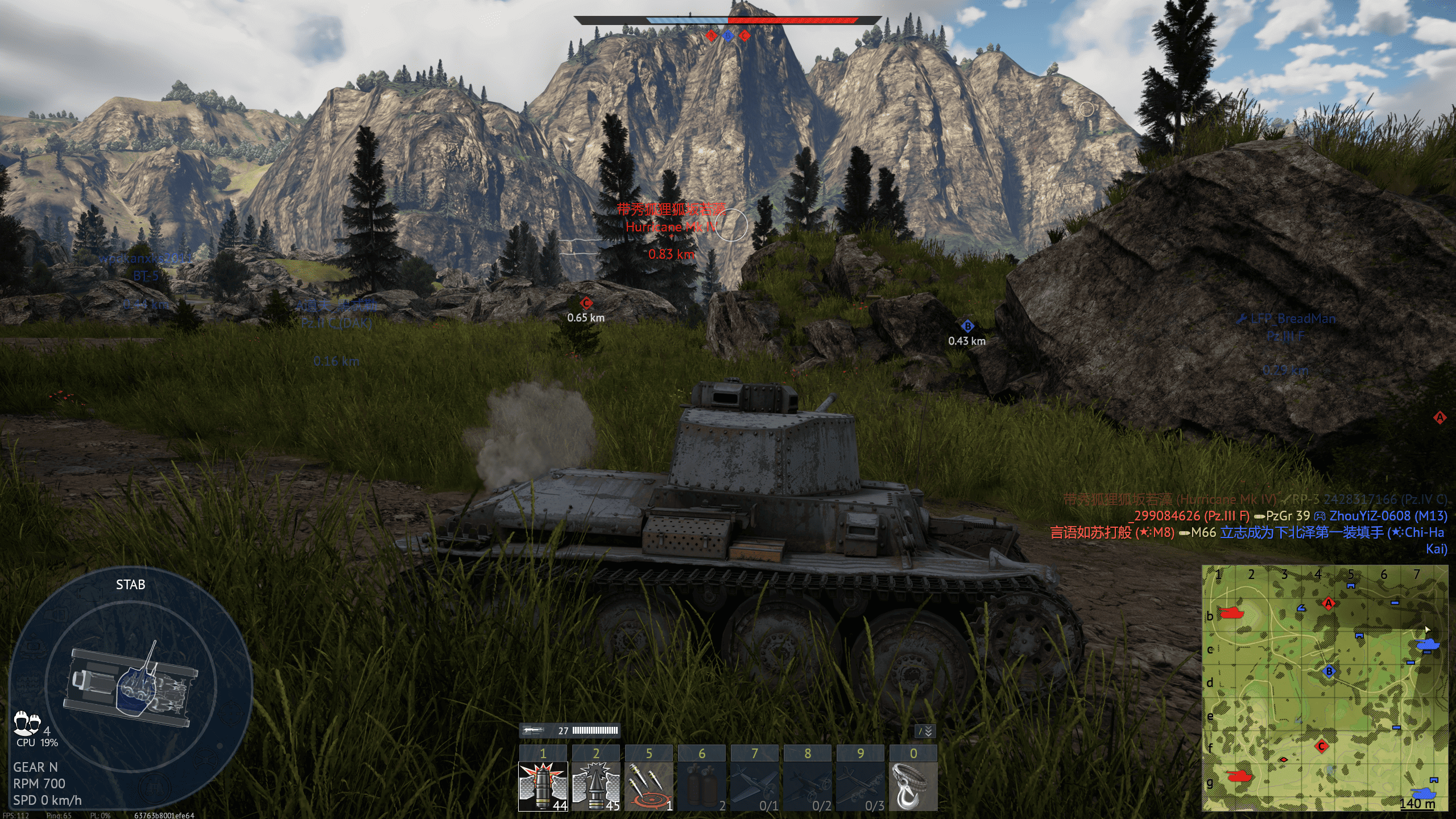Viewport: 1456px width, 819px height.
Task: Choose the single-engine fighter in slot 7
Action: click(754, 786)
